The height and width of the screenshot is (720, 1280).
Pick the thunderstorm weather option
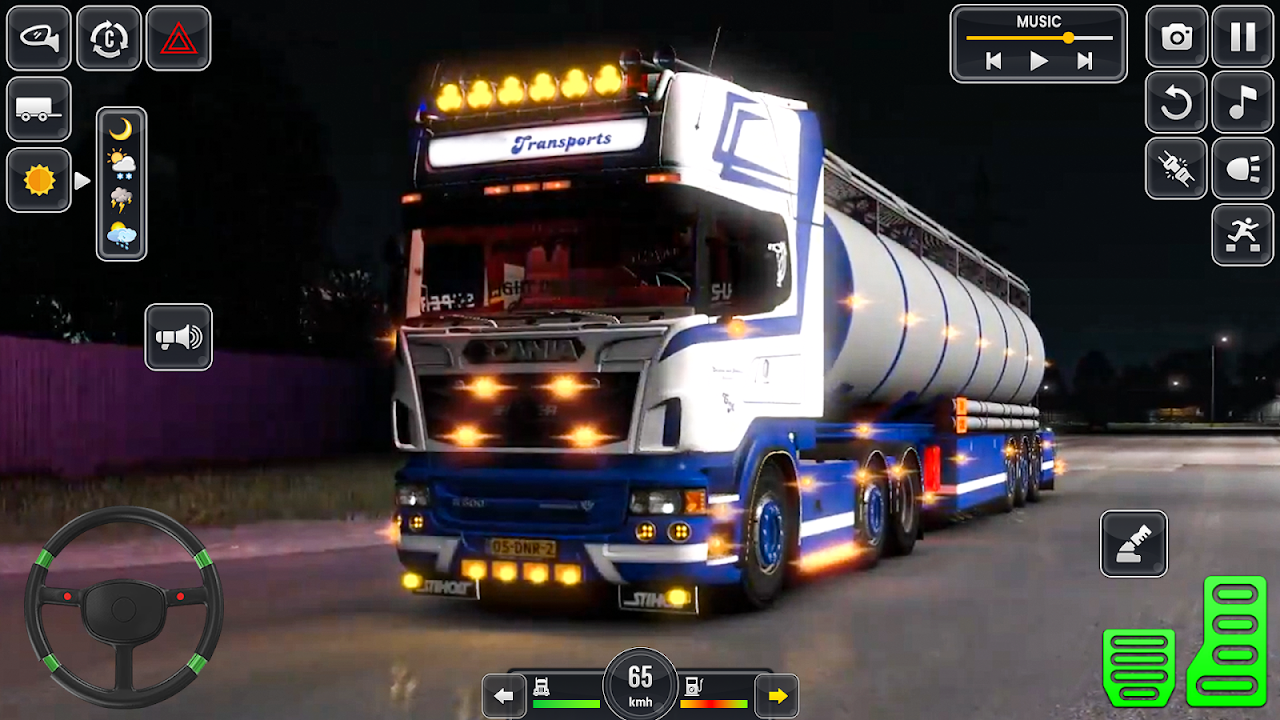pyautogui.click(x=121, y=199)
